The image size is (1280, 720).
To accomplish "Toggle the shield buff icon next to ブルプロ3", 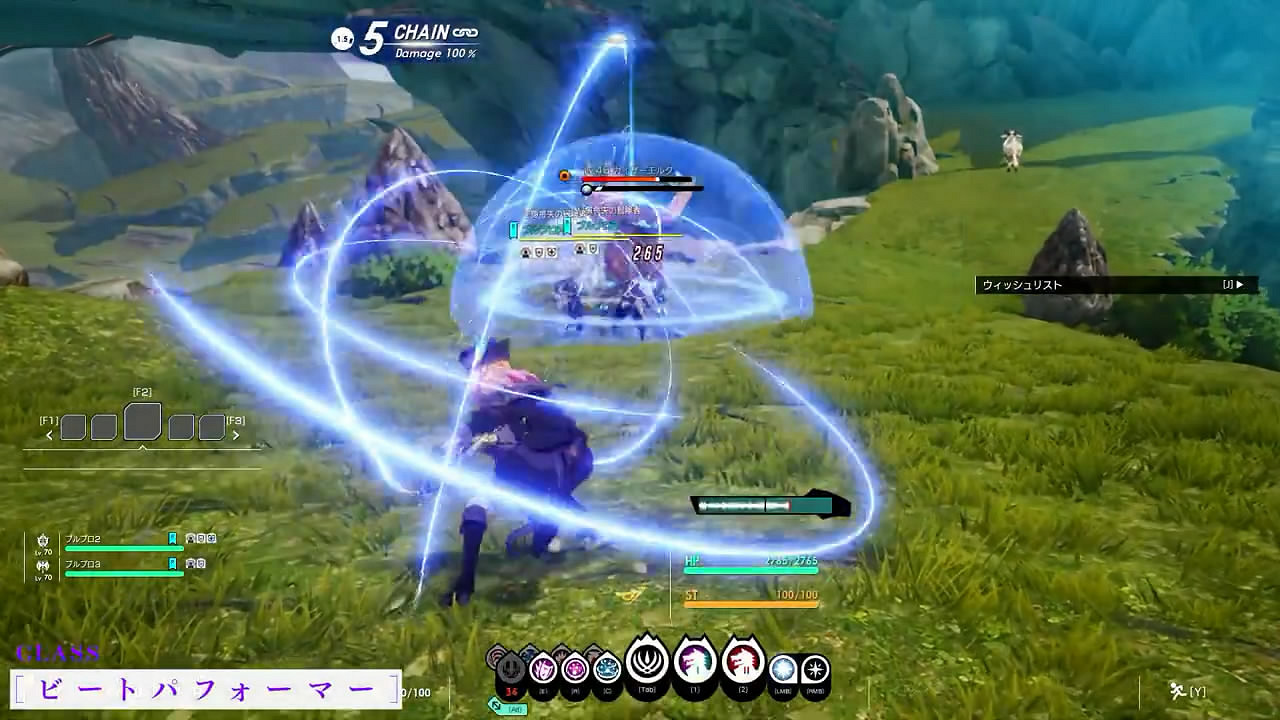I will tap(202, 565).
